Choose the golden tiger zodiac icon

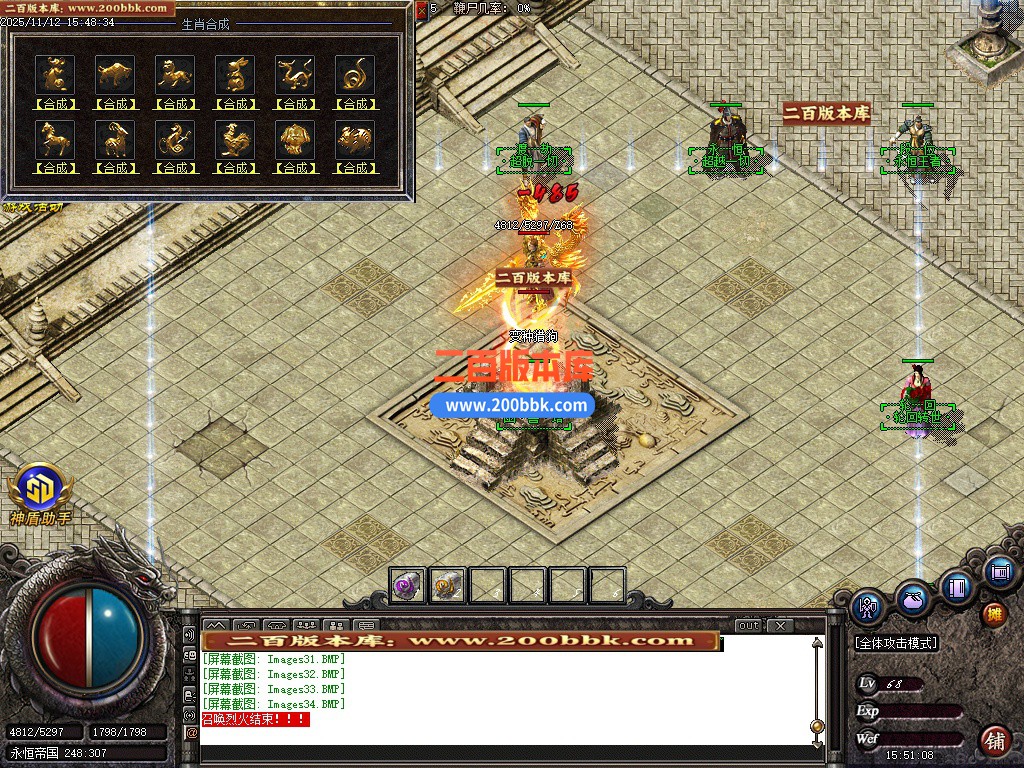pos(175,74)
